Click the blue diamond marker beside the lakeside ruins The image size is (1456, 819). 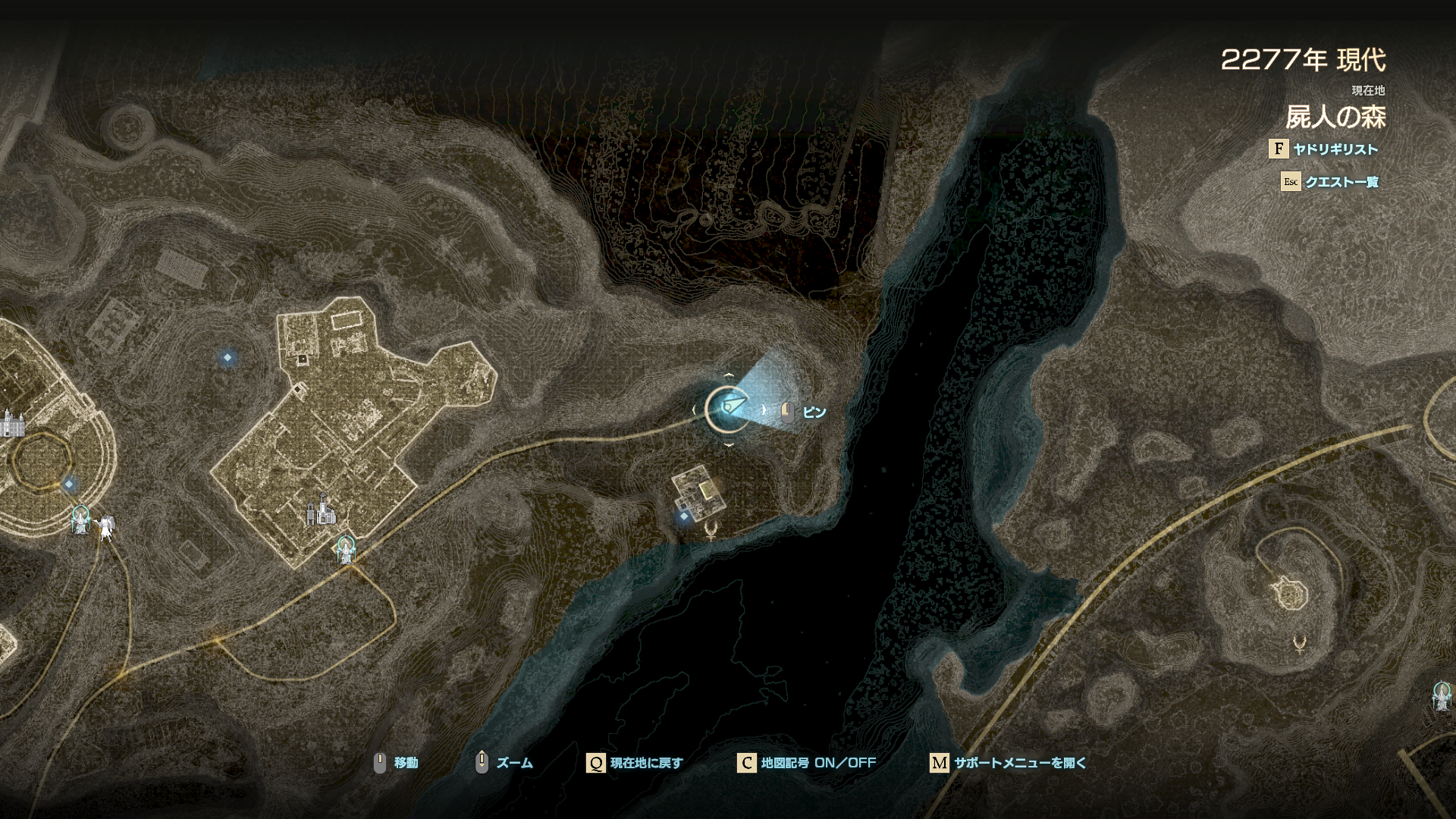coord(684,516)
